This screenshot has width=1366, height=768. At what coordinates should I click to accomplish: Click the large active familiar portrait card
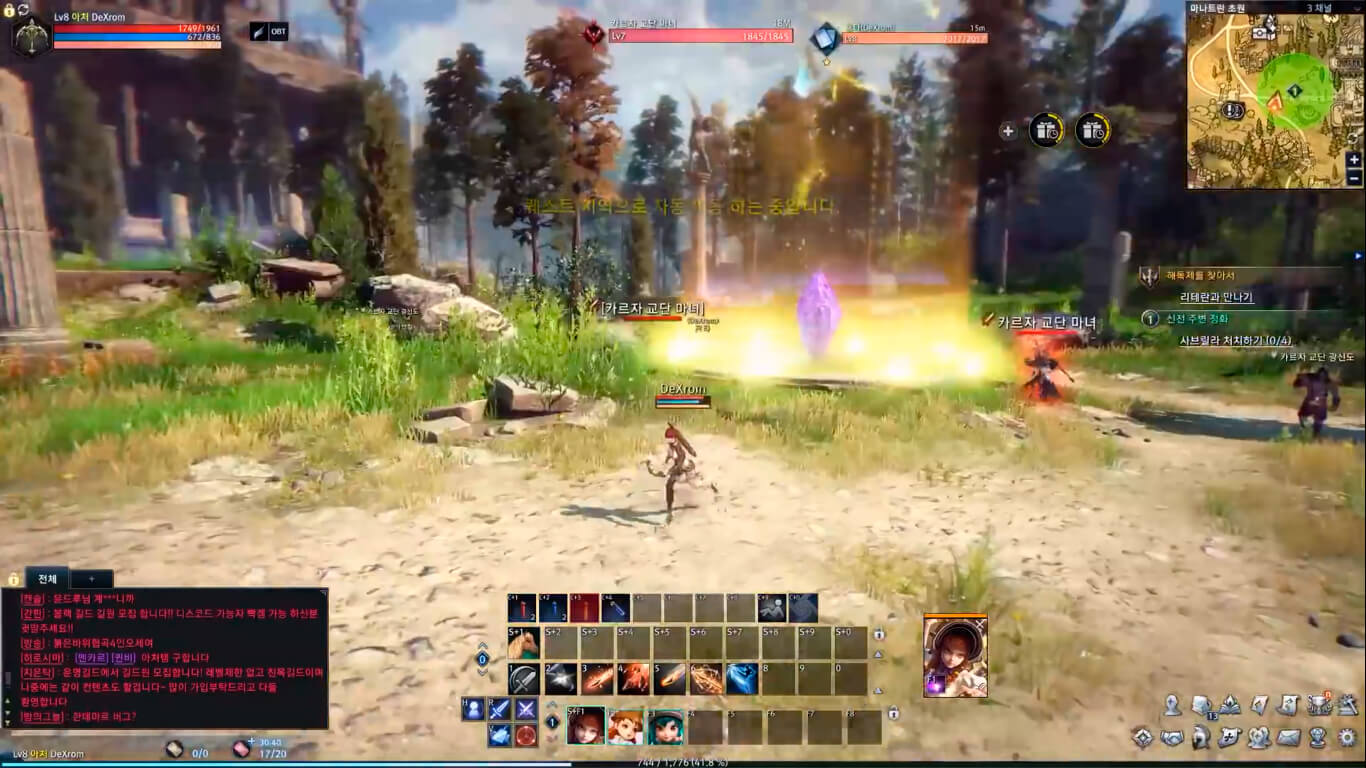tap(955, 657)
